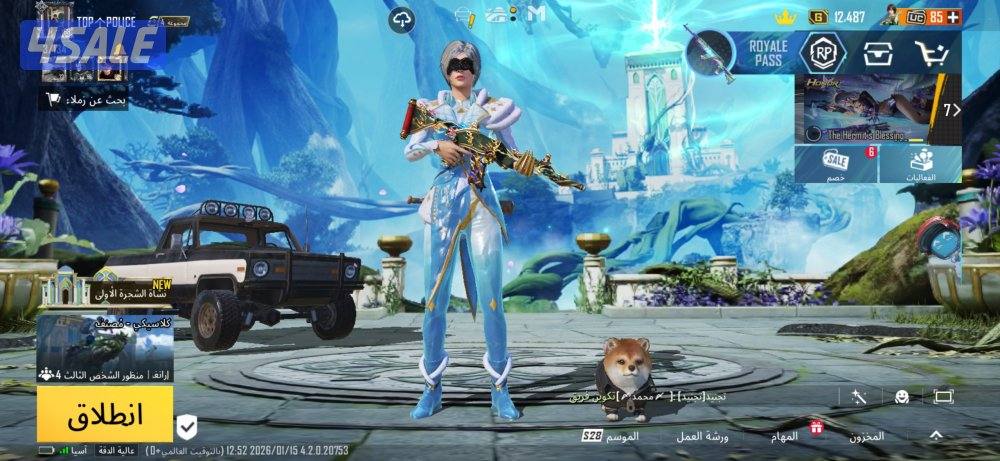Open the Royale Pass weapon reward badge
Screen dimensions: 1000x461
712,52
